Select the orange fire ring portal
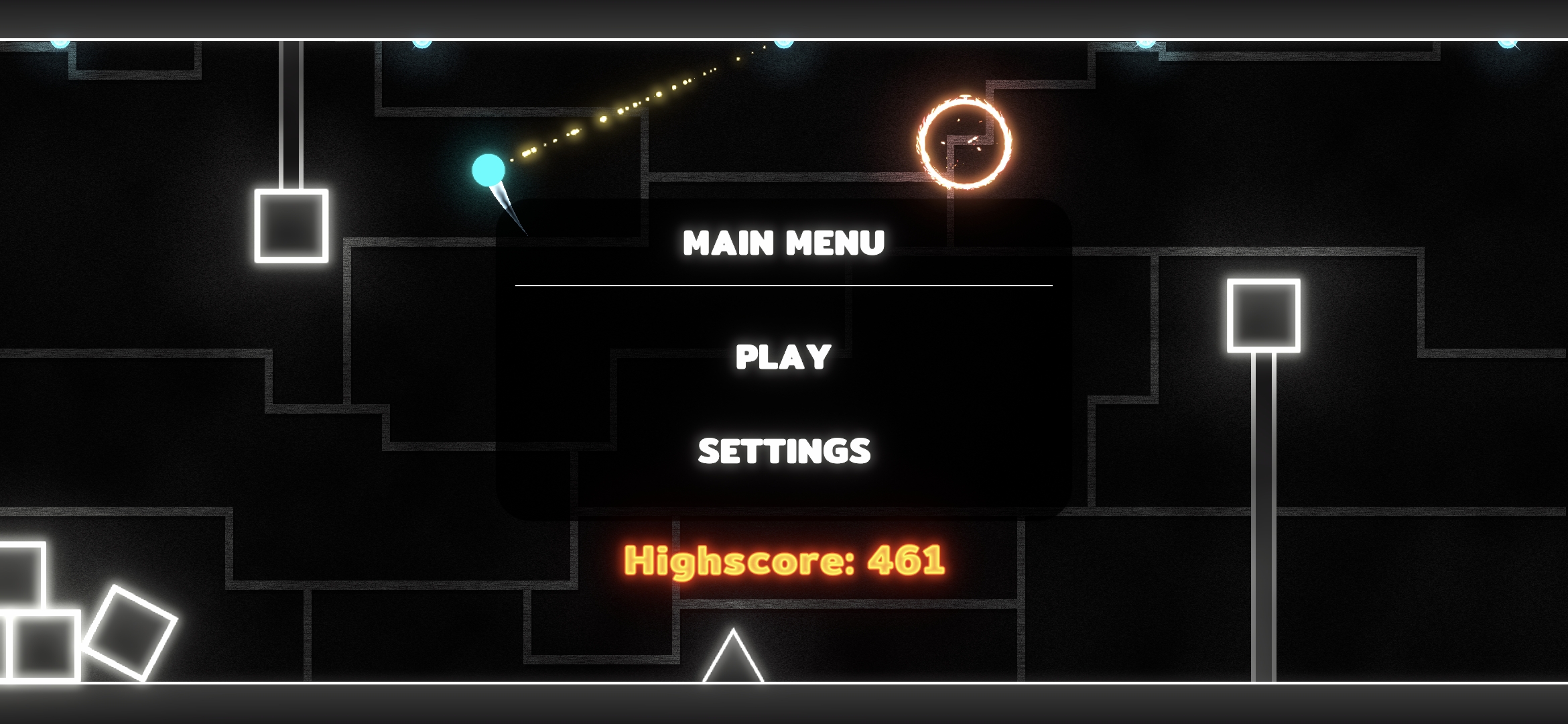This screenshot has height=724, width=1568. [963, 142]
